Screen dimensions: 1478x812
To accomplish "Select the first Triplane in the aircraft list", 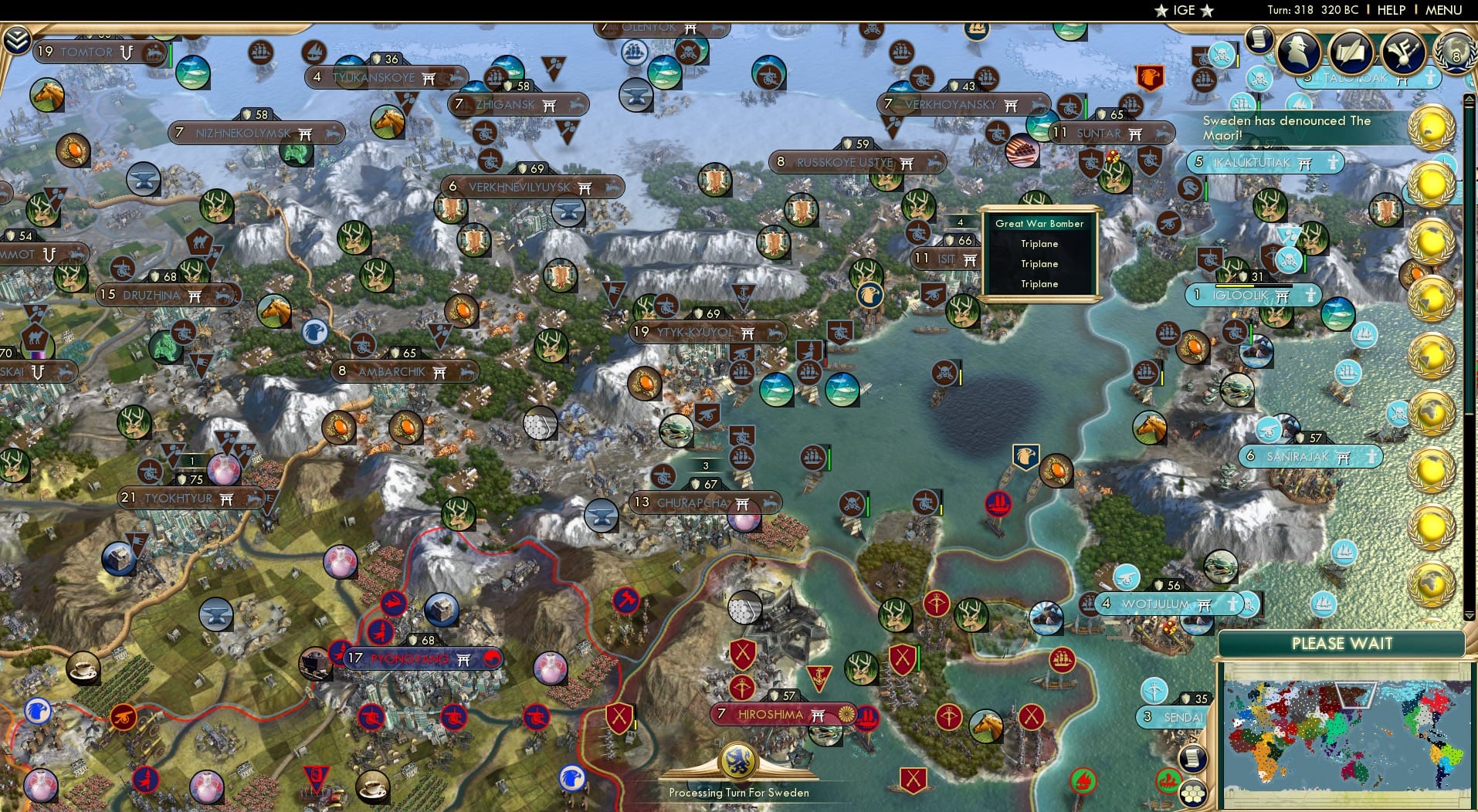I will (x=1040, y=243).
